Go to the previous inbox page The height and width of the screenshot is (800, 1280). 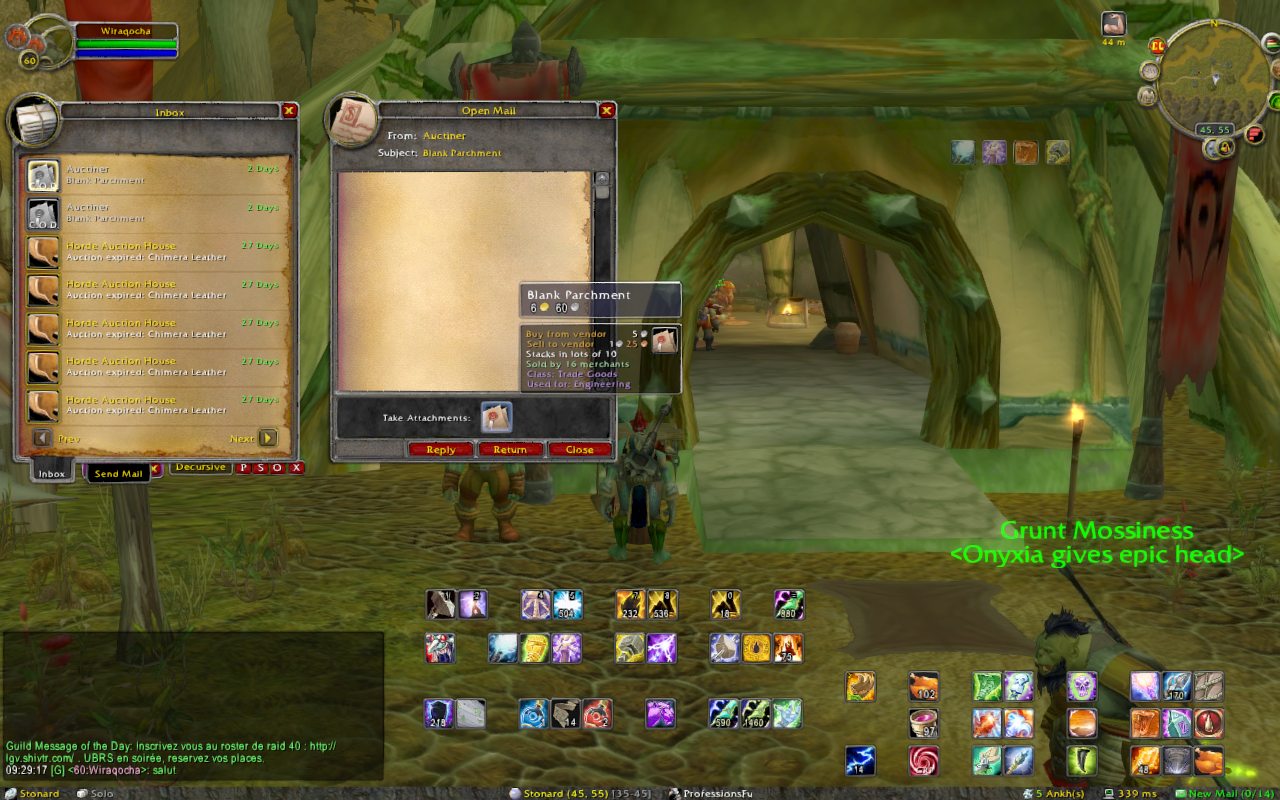pyautogui.click(x=43, y=438)
